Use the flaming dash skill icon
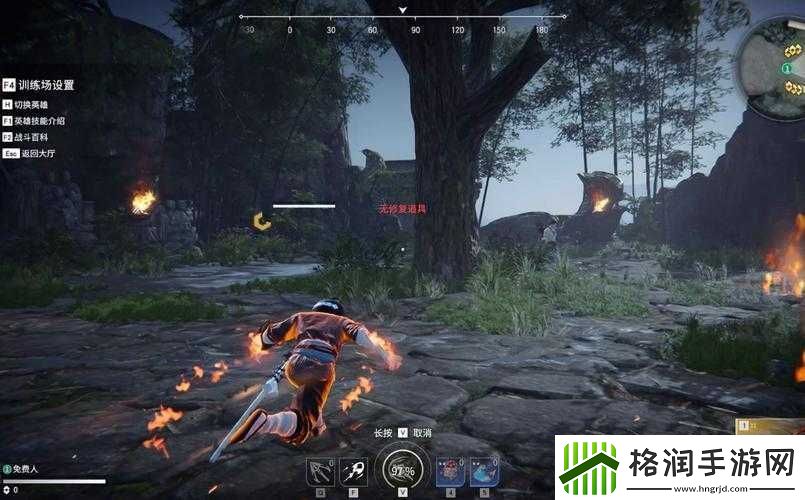Screen dimensions: 805x500 [352, 470]
